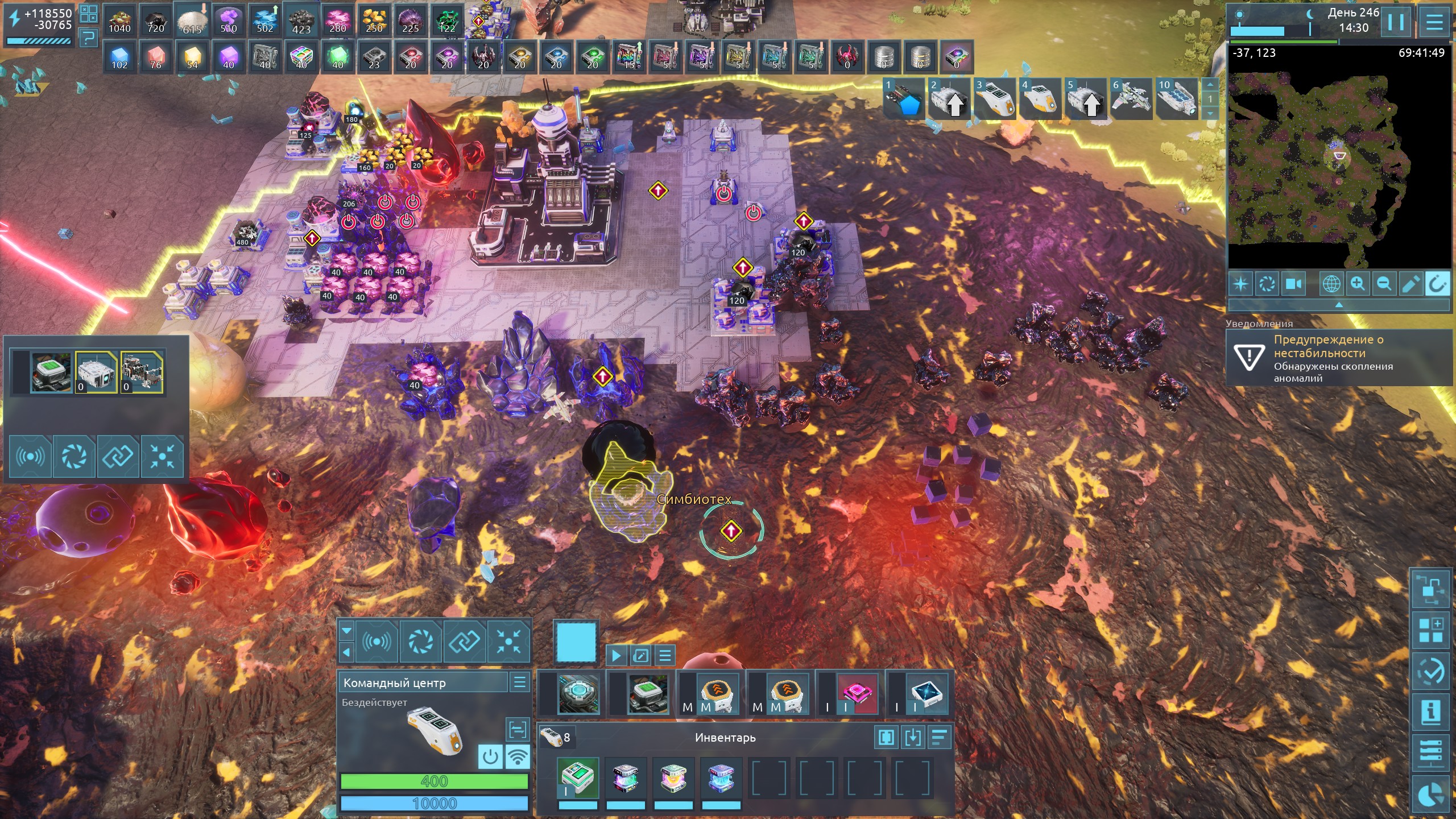The image size is (1456, 819).
Task: Open the pie chart statistics panel
Action: click(x=1431, y=795)
